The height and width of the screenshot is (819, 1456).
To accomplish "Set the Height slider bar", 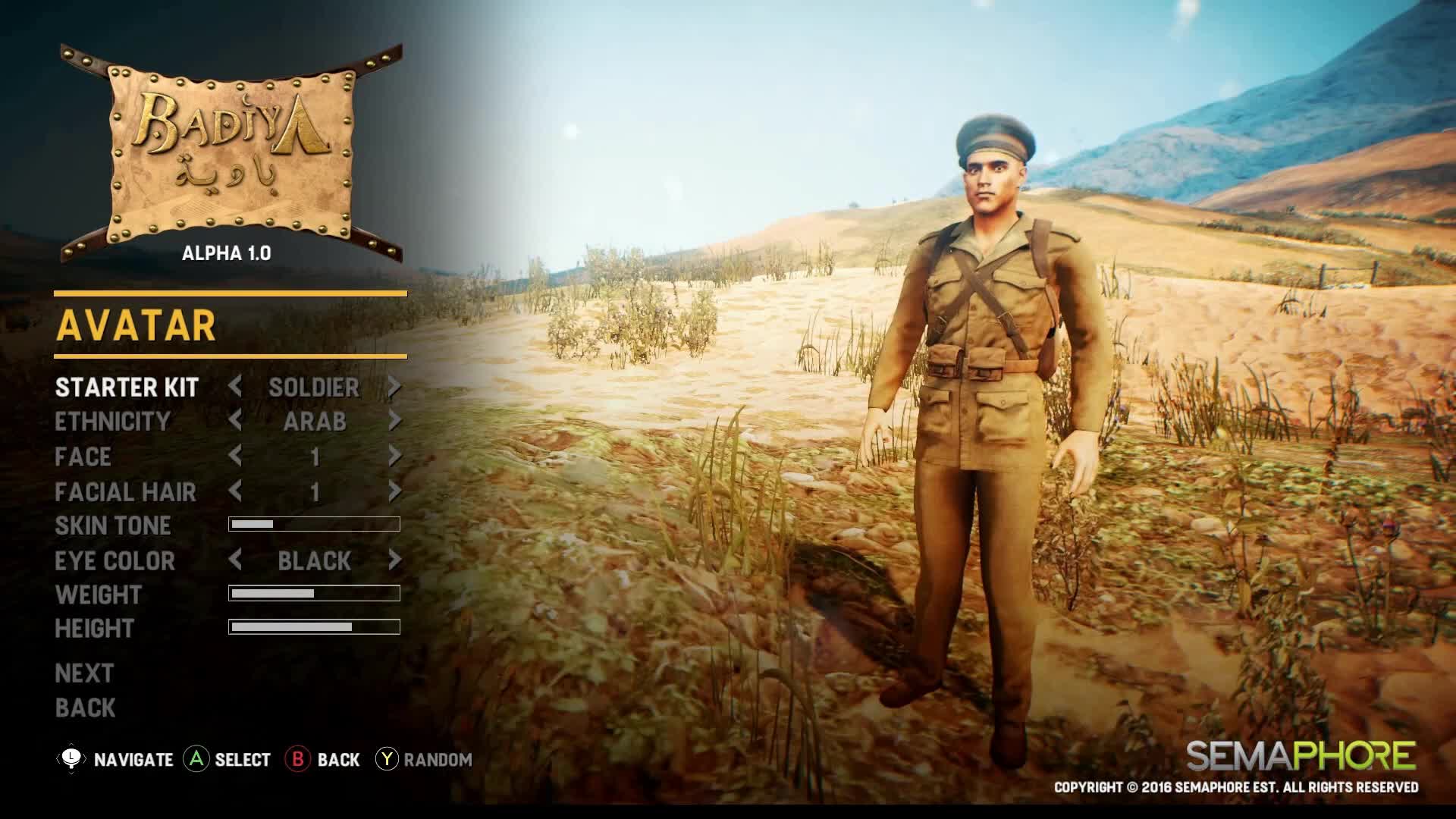I will tap(314, 627).
